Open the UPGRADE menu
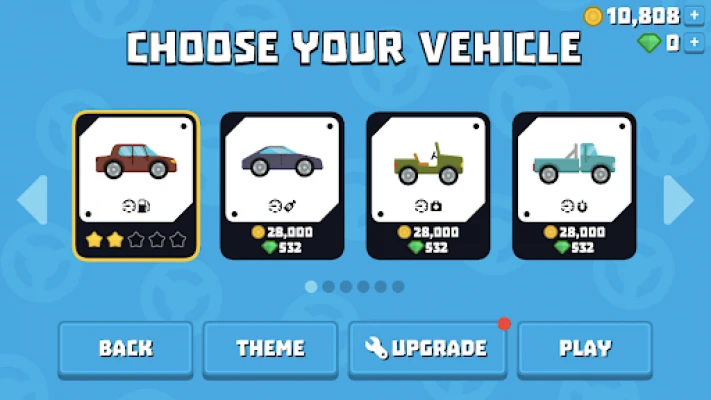The height and width of the screenshot is (400, 711). (x=427, y=349)
